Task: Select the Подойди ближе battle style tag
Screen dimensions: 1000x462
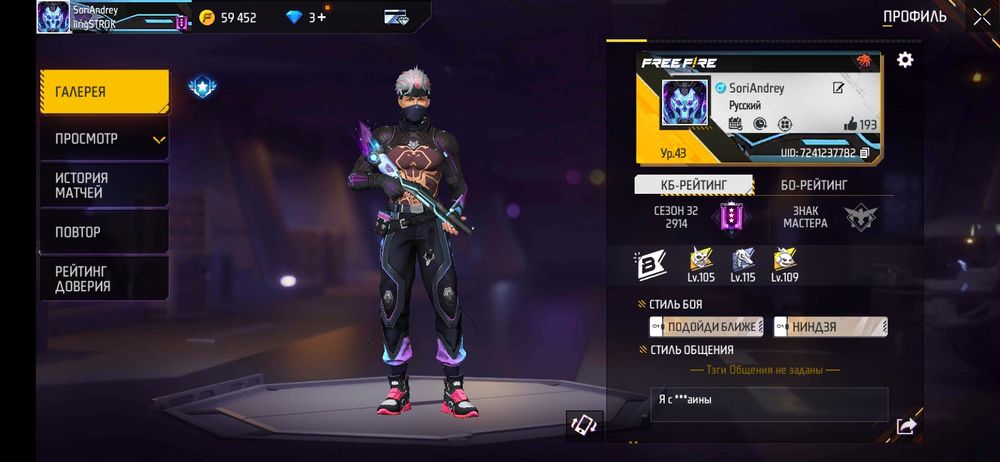Action: coord(706,327)
